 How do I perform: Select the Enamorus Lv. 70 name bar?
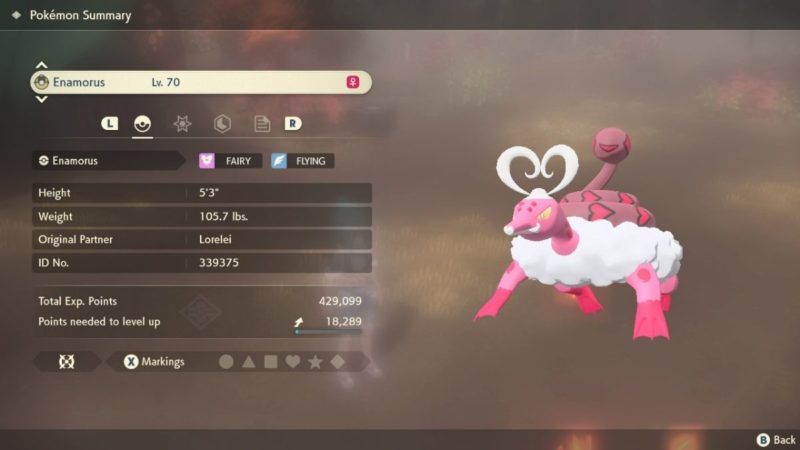click(202, 82)
